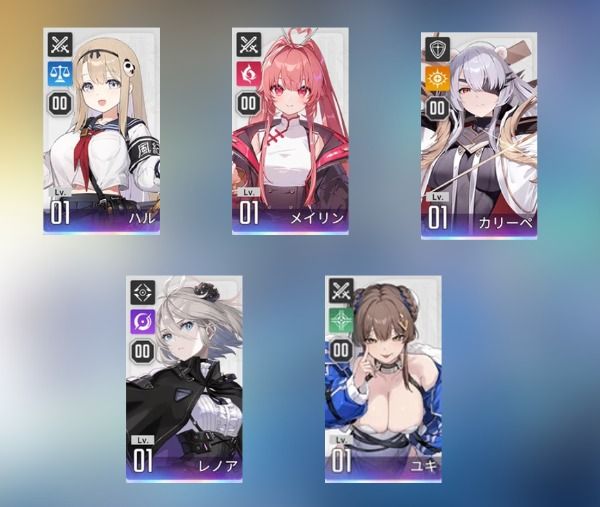Choose the ユキ character card
The width and height of the screenshot is (600, 507).
pyautogui.click(x=383, y=379)
